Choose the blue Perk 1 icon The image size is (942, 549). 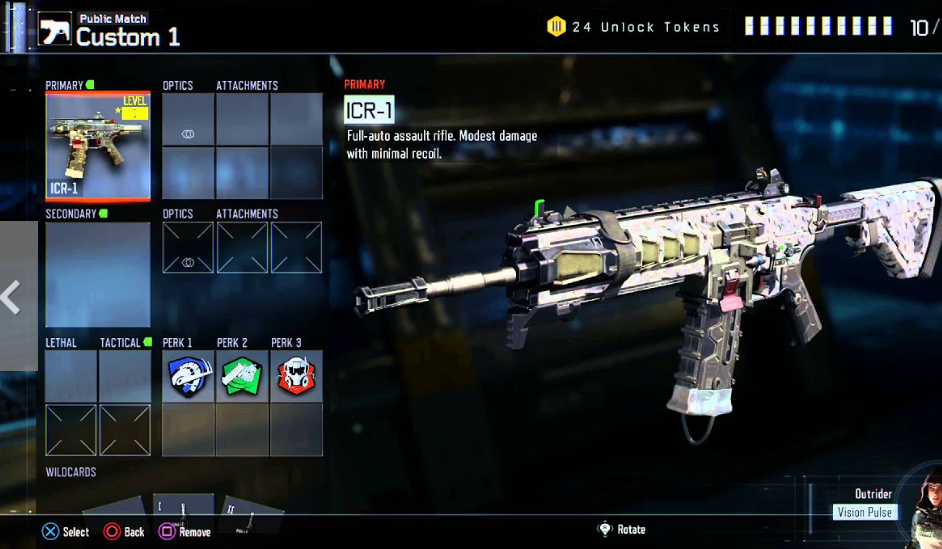tap(188, 377)
